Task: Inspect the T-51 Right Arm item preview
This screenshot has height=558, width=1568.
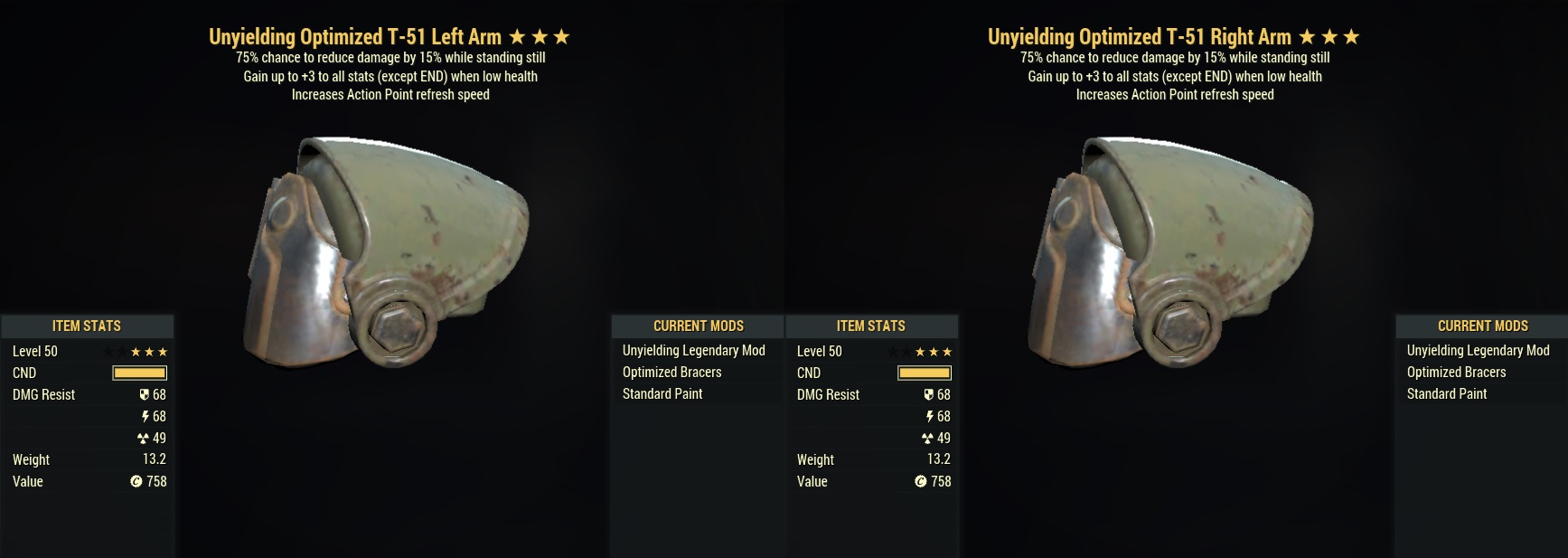Action: [x=1170, y=253]
